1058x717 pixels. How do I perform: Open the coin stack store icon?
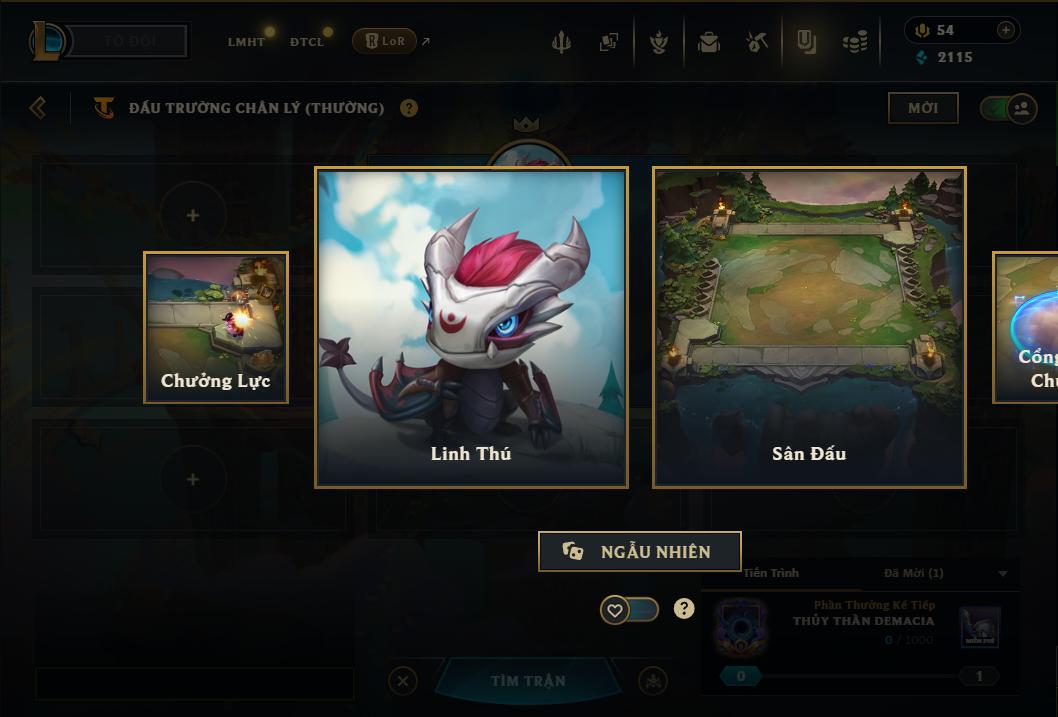coord(855,43)
